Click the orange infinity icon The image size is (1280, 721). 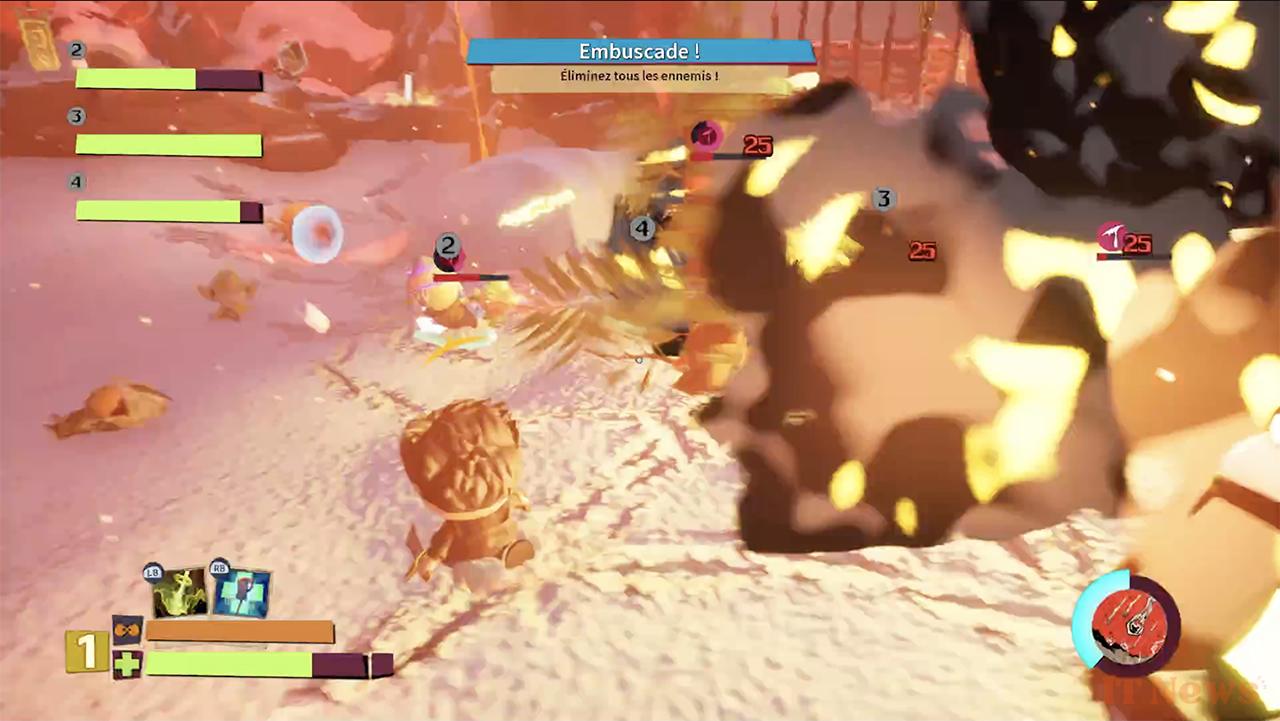[x=126, y=631]
